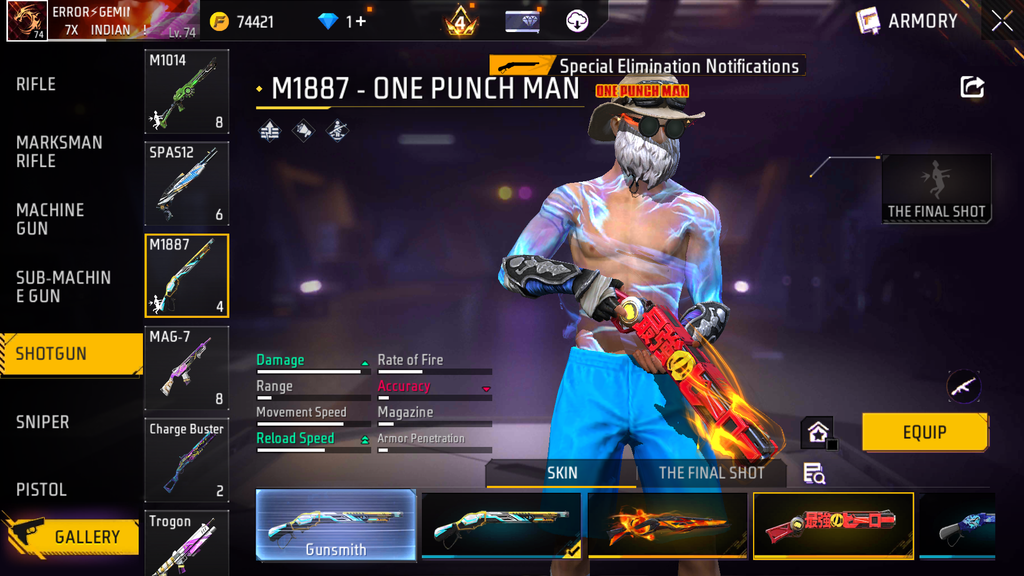
Task: Select the red One Punch Man skin thumbnail
Action: [x=832, y=524]
